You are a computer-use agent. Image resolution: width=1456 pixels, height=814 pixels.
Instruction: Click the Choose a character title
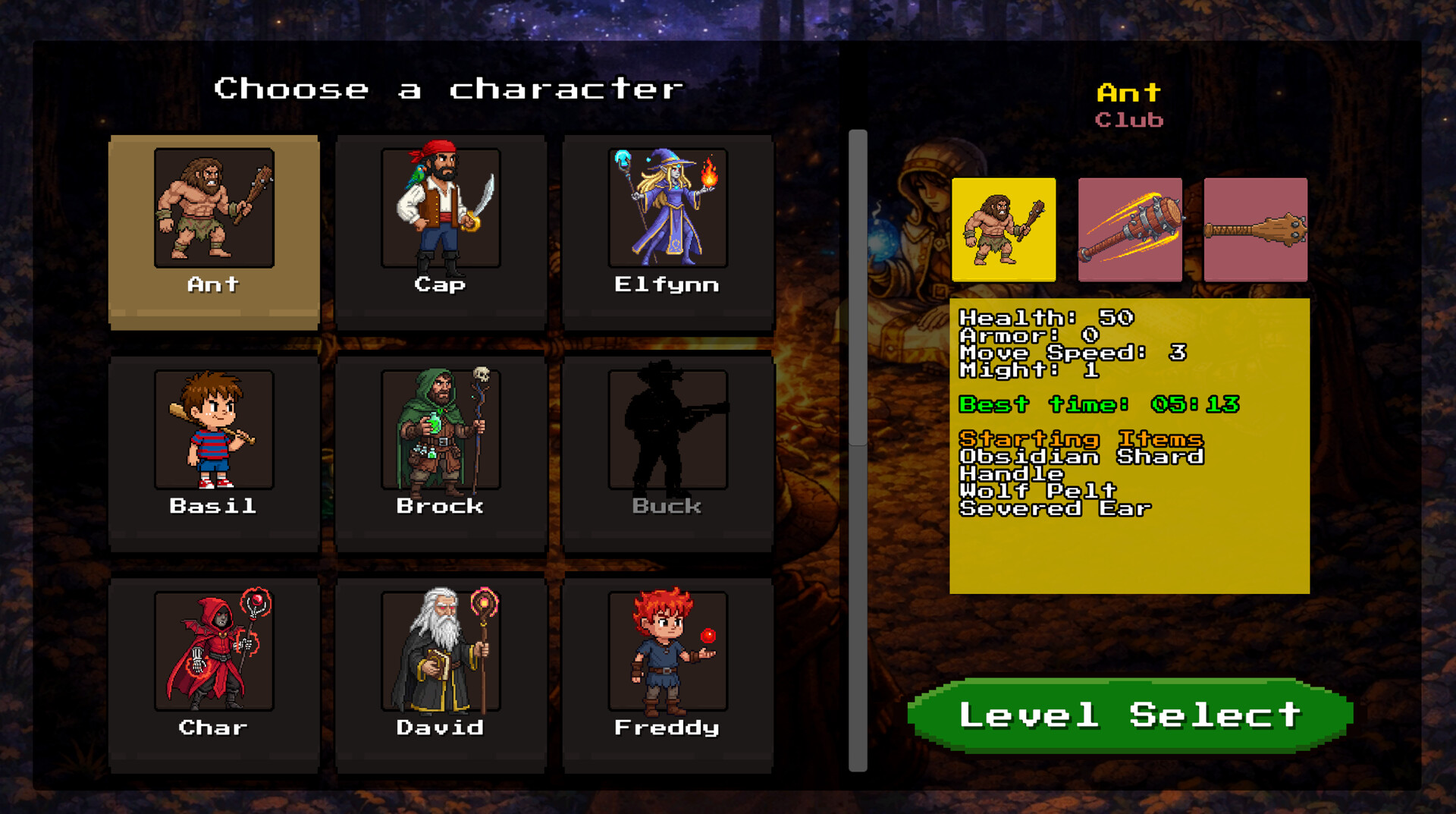(449, 88)
